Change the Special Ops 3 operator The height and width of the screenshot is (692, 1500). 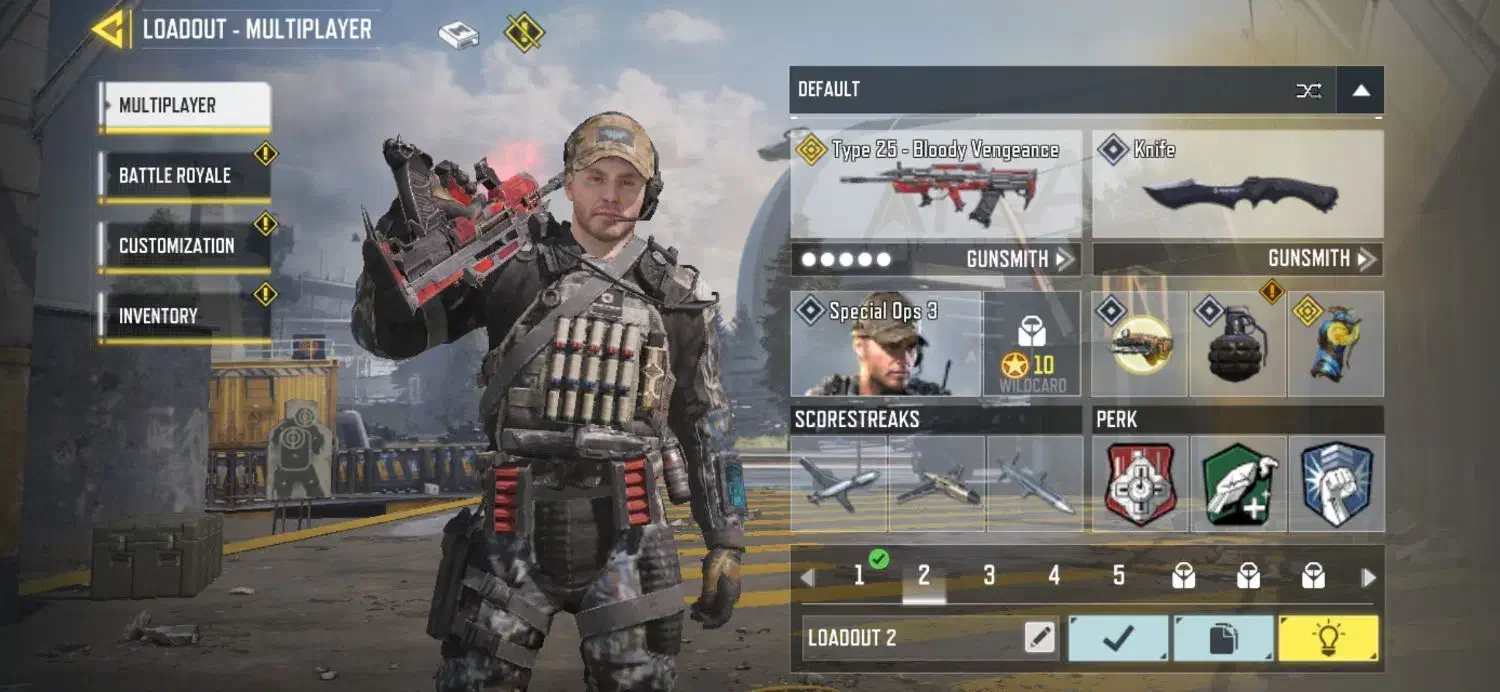click(885, 344)
